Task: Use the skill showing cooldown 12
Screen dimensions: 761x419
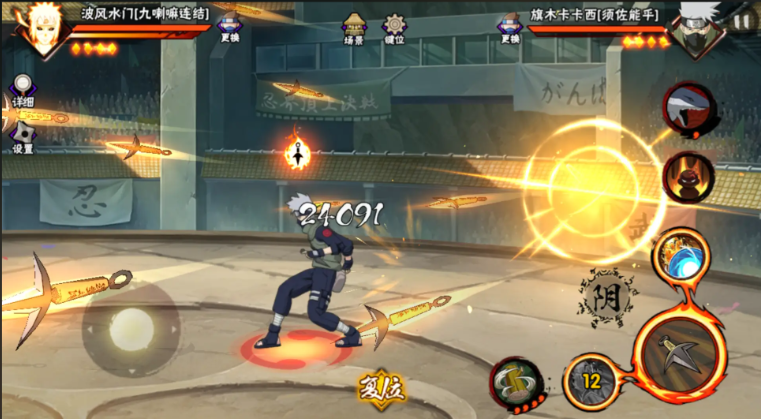Action: (590, 382)
